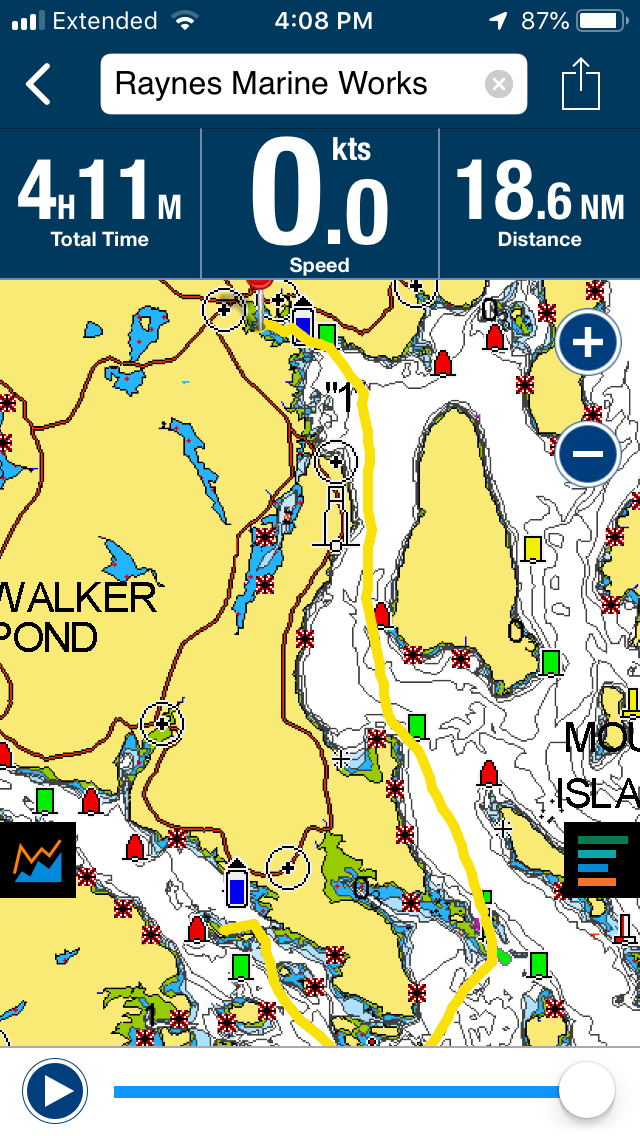Zoom out the chart with minus button

587,455
